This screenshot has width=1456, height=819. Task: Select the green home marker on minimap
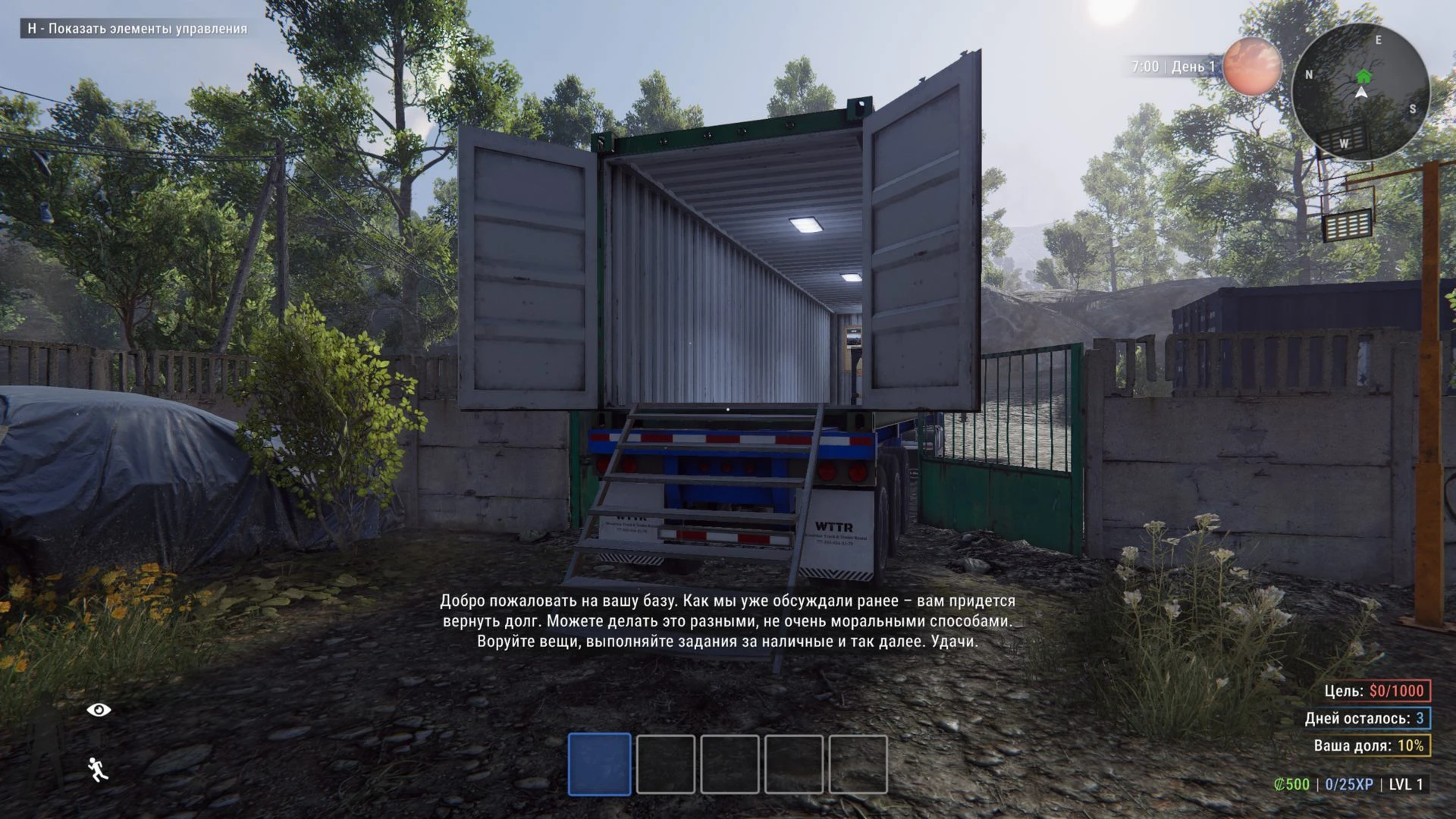[1363, 76]
